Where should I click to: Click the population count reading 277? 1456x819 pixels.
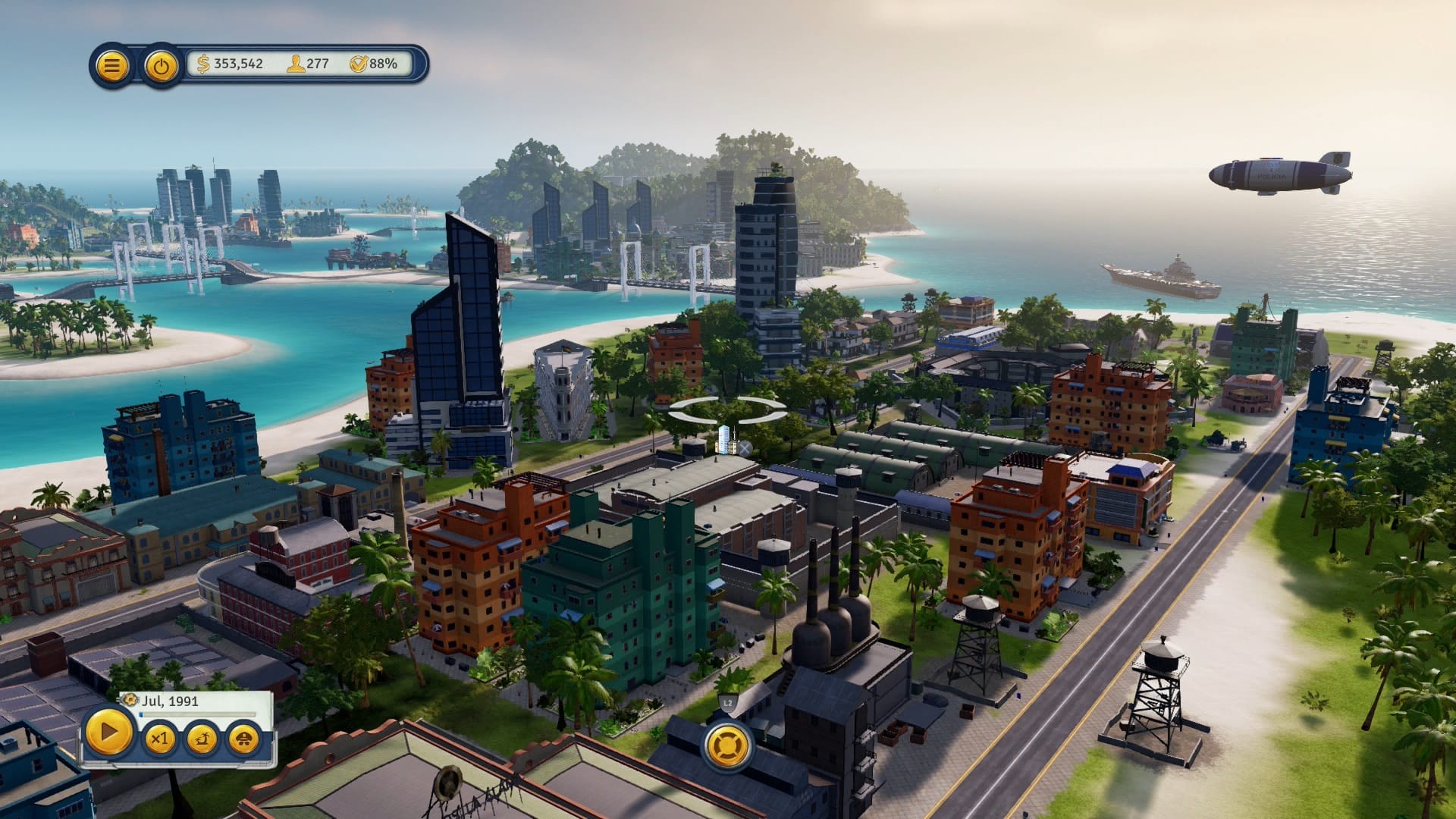[x=318, y=64]
